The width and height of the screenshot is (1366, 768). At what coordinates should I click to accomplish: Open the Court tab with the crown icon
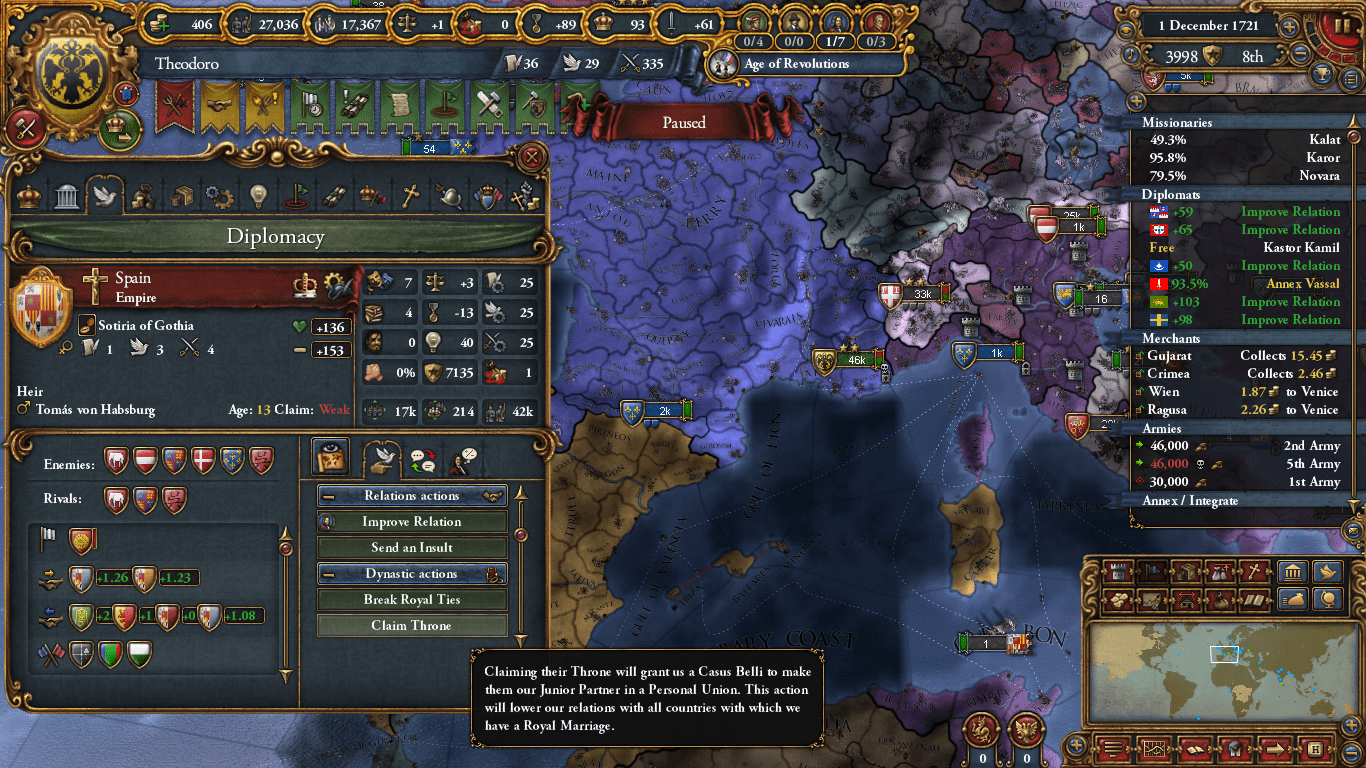(x=27, y=196)
